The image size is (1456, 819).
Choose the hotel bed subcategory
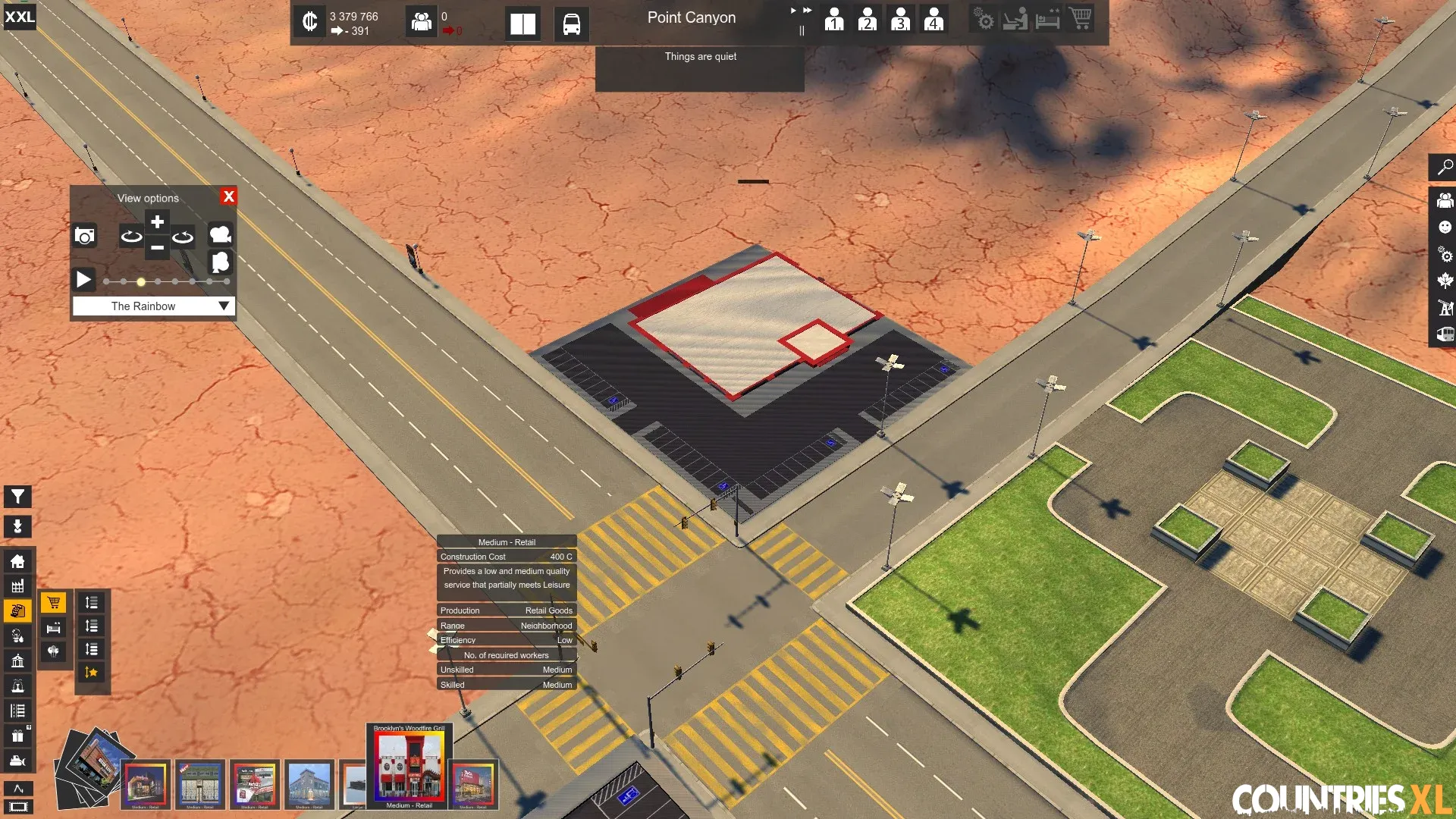tap(53, 627)
